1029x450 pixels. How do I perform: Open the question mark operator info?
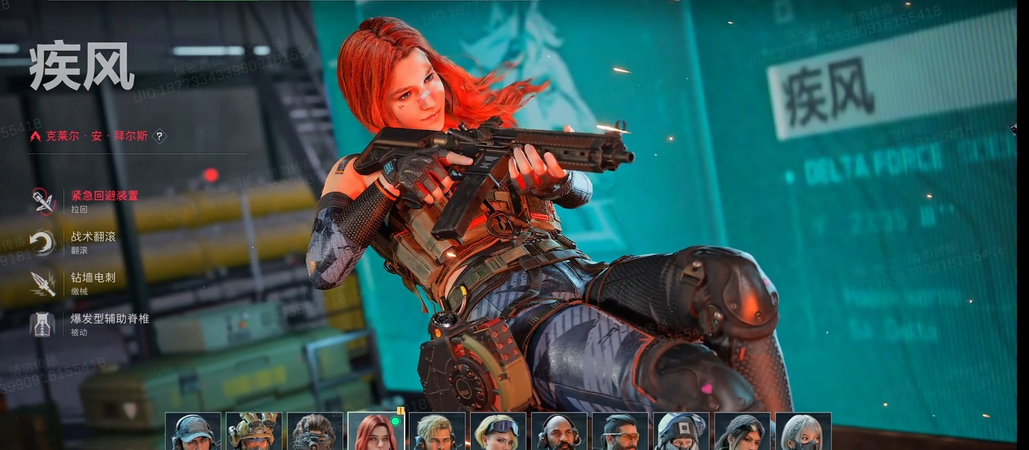[x=159, y=136]
